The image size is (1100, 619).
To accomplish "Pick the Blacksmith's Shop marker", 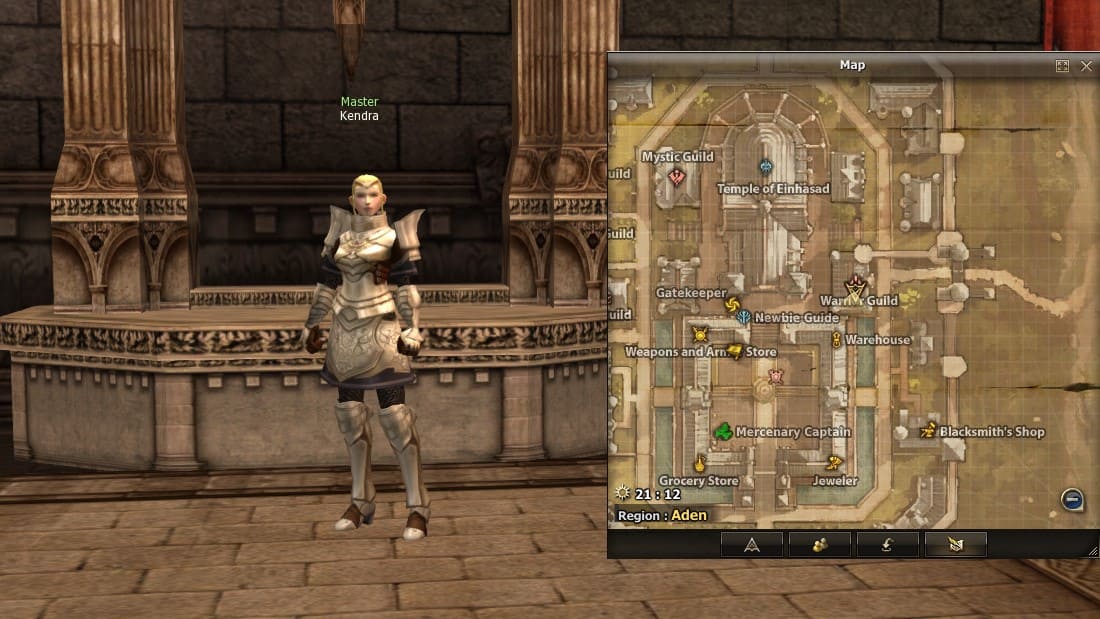I will pos(928,431).
